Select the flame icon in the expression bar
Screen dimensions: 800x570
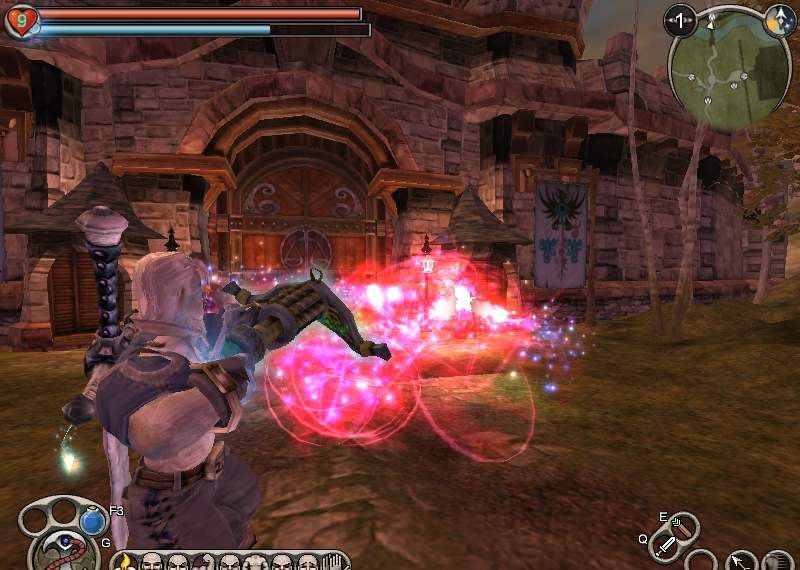125,562
